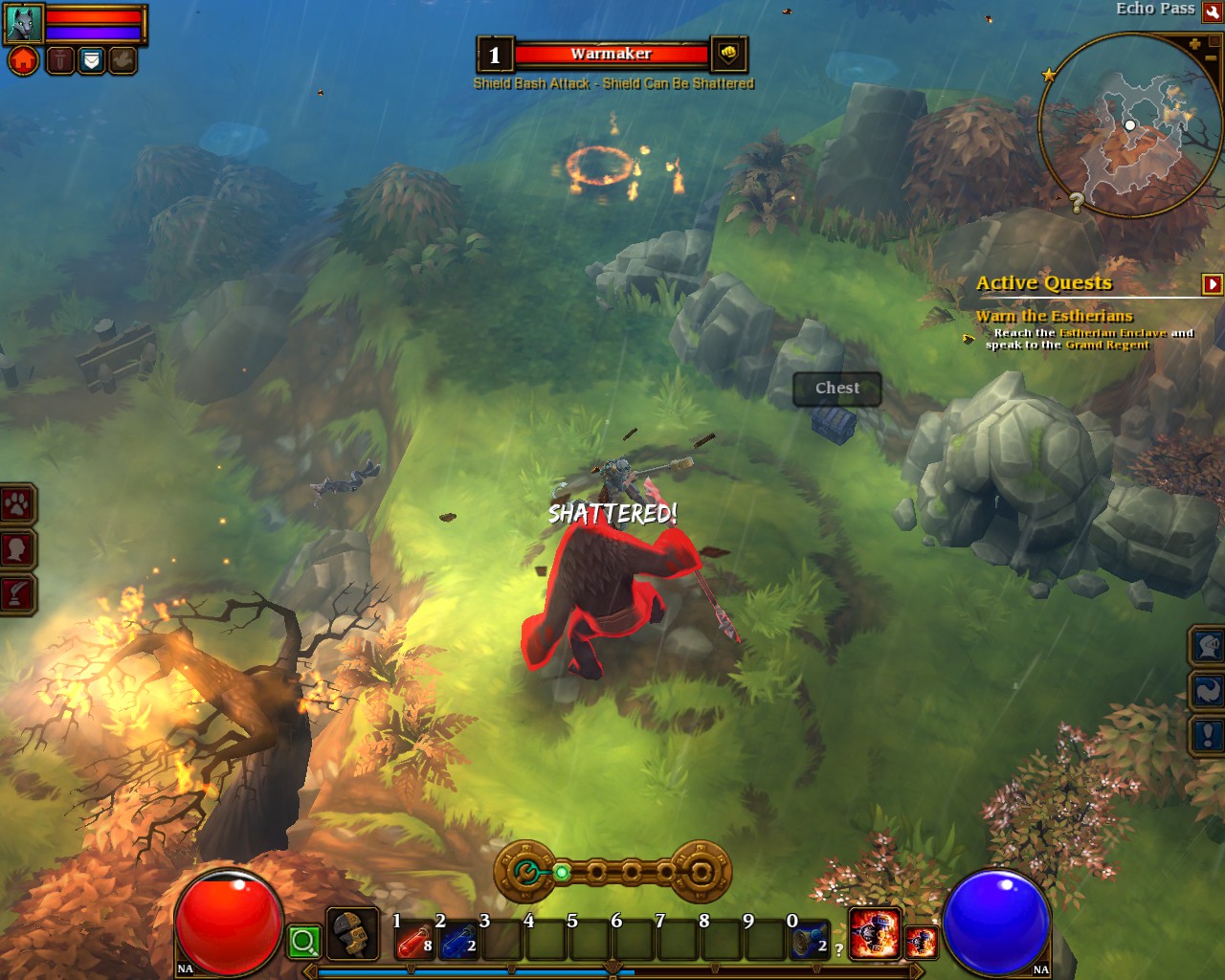Screen dimensions: 1225x980
Task: Select the Warn the Estherians quest
Action: tap(1054, 316)
